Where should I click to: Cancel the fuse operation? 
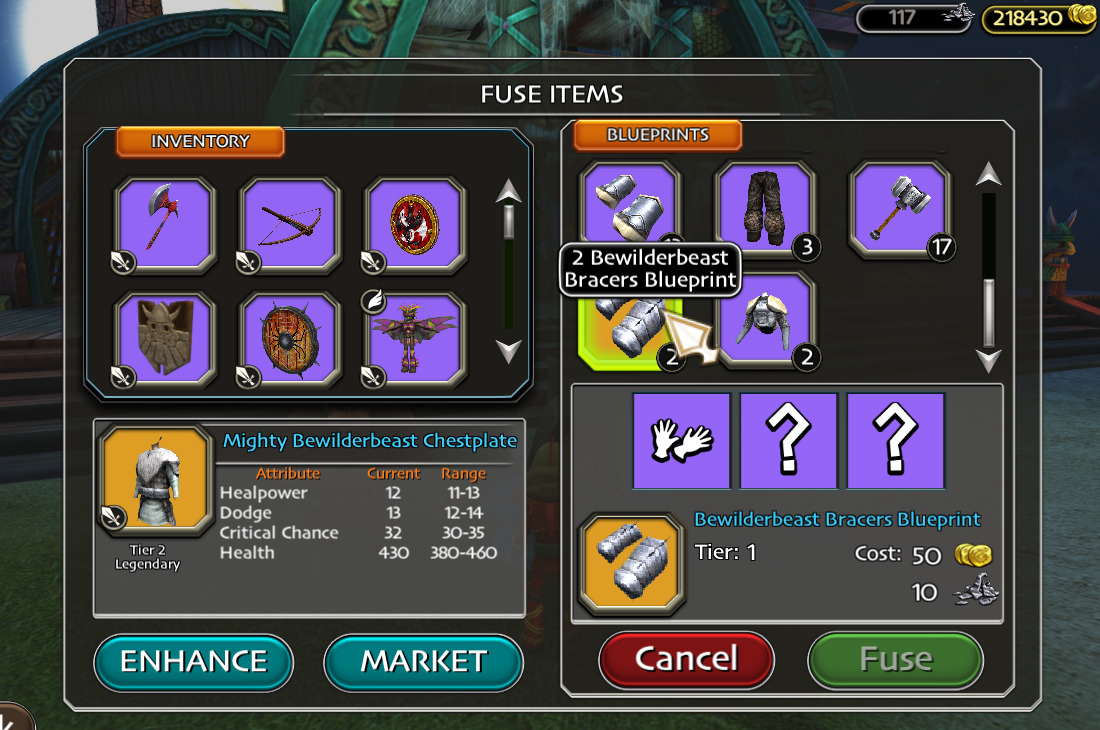686,658
